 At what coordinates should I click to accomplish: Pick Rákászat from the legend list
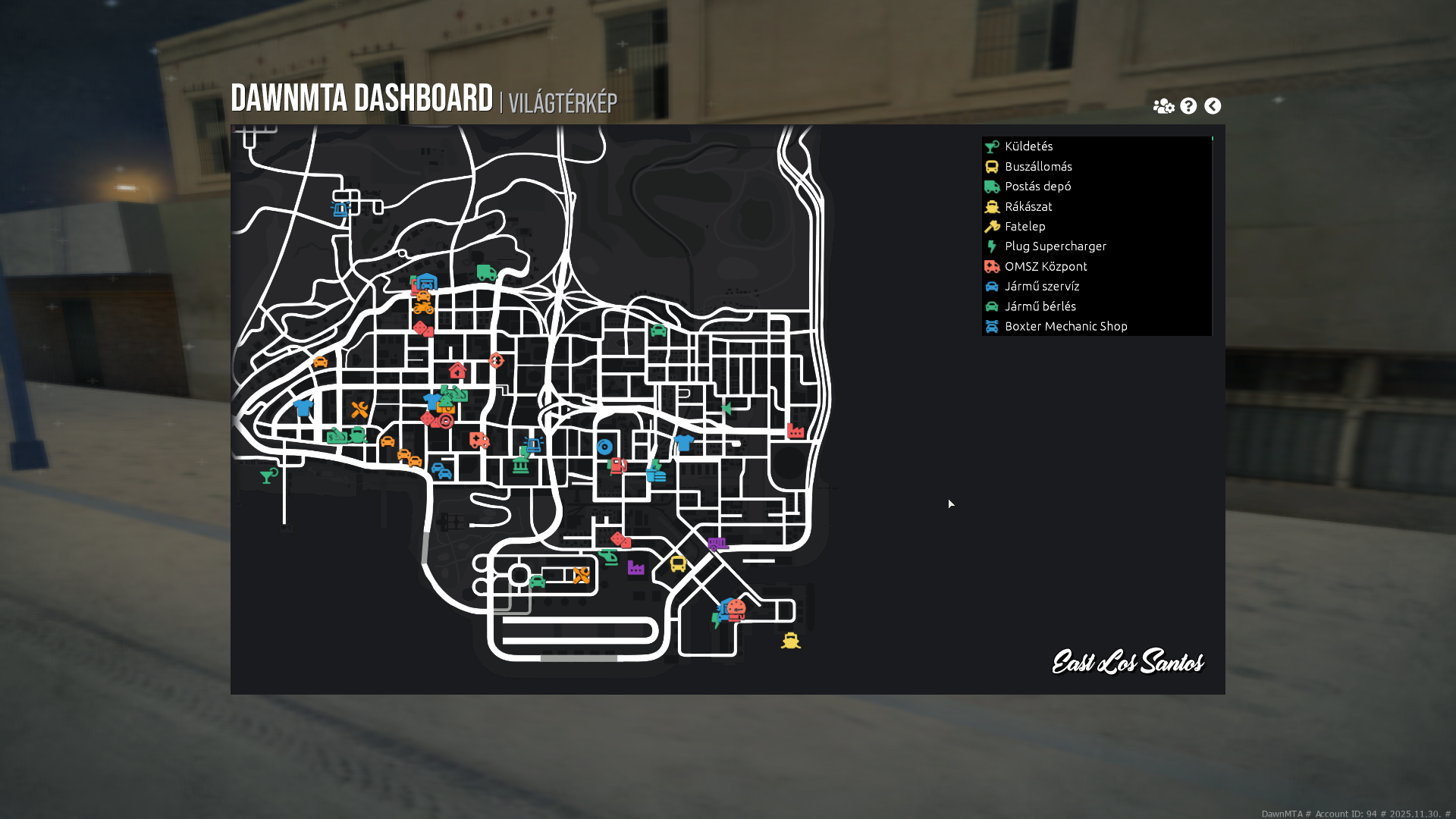[1028, 206]
